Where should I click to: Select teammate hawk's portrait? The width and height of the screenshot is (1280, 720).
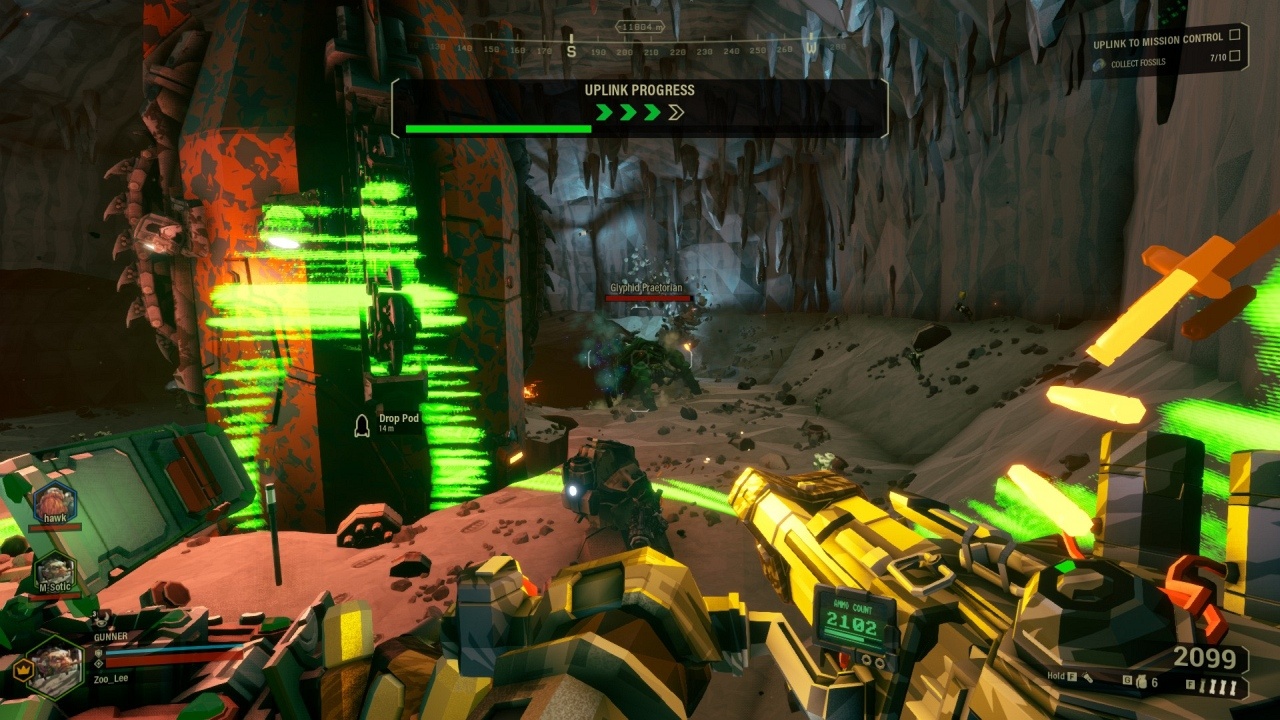click(x=54, y=501)
